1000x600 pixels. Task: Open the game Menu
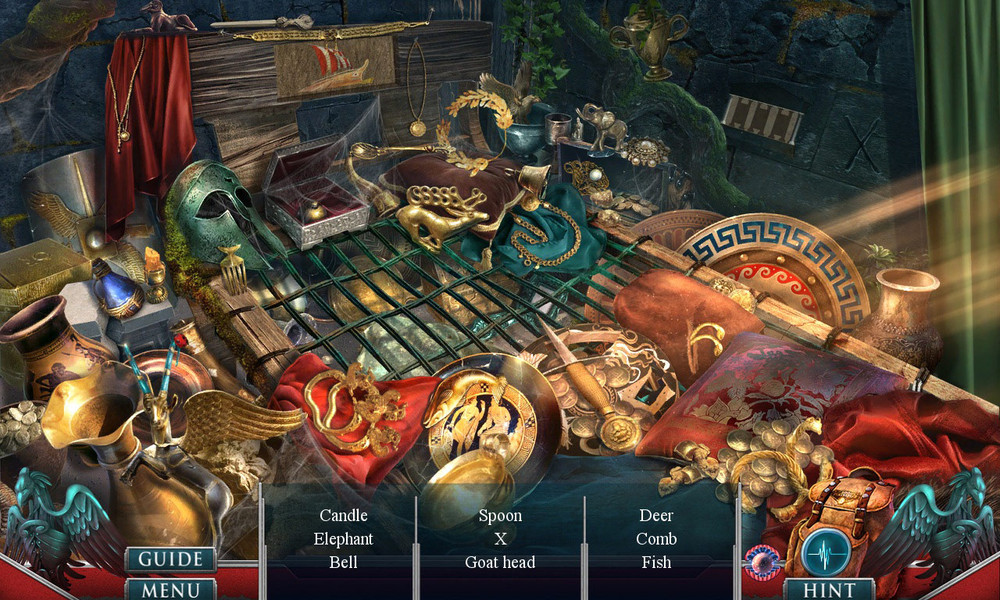coord(170,589)
